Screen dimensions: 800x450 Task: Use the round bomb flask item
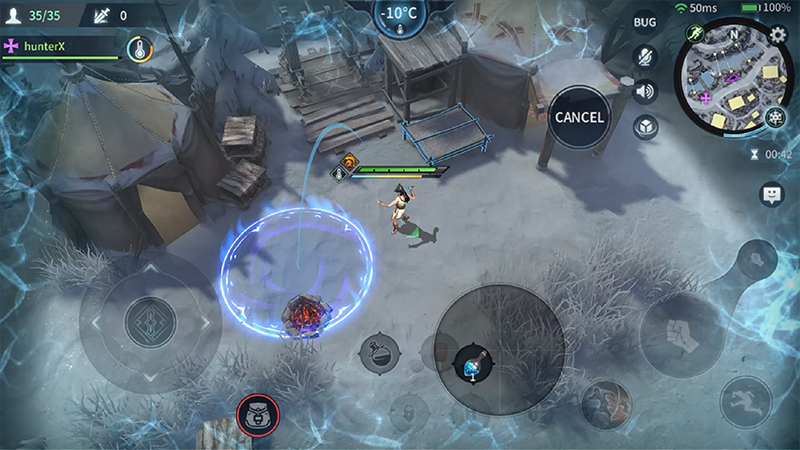tap(380, 351)
